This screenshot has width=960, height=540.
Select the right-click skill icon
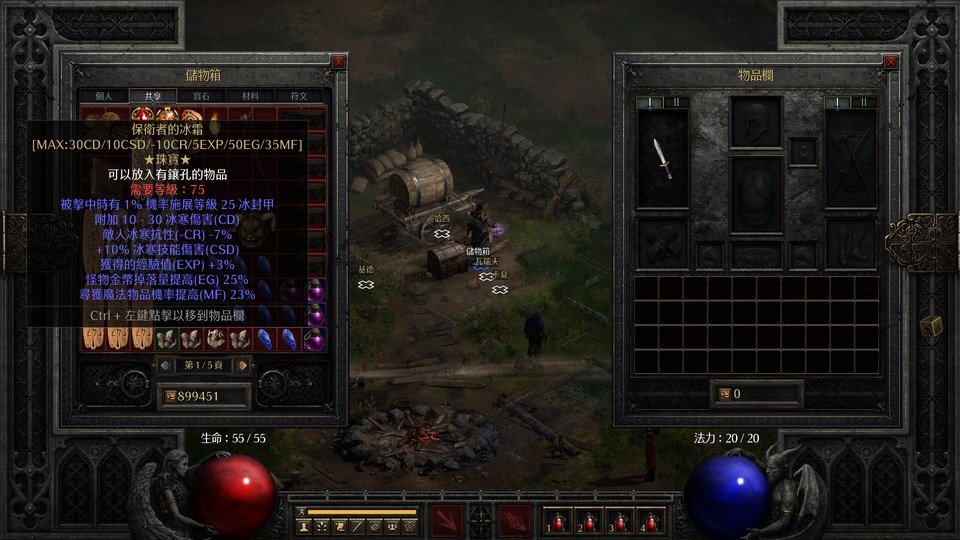(x=514, y=520)
